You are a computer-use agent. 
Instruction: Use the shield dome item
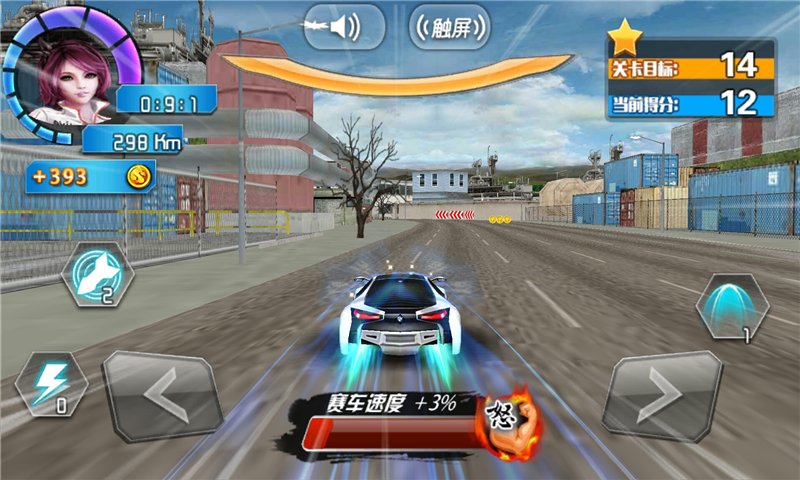(x=732, y=306)
